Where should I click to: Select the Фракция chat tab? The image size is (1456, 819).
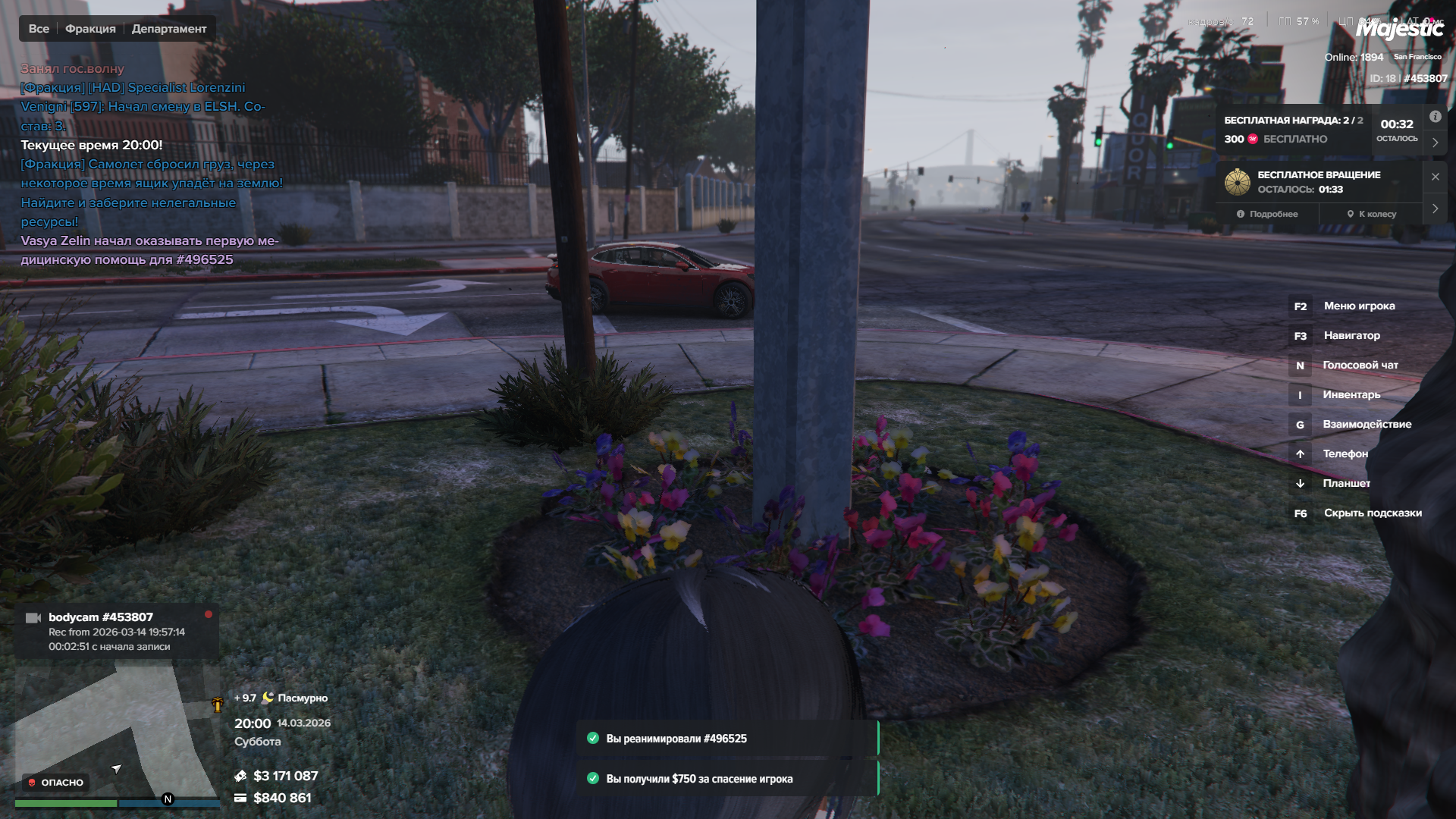click(x=90, y=29)
